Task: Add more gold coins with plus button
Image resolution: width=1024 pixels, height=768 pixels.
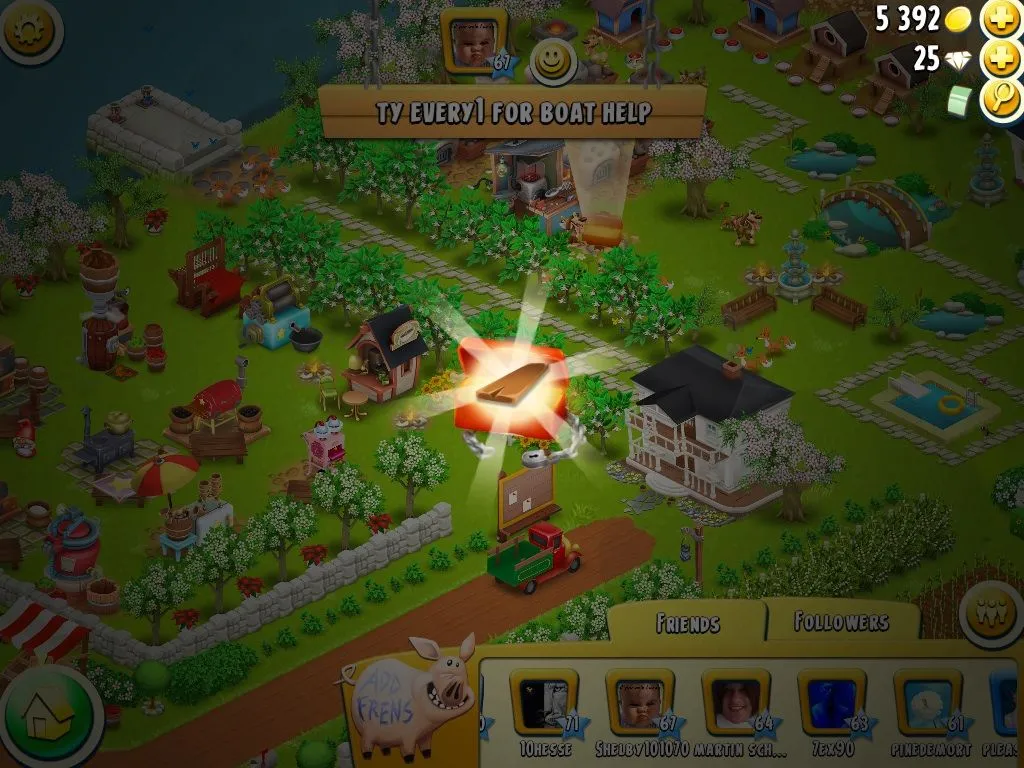Action: 1001,18
